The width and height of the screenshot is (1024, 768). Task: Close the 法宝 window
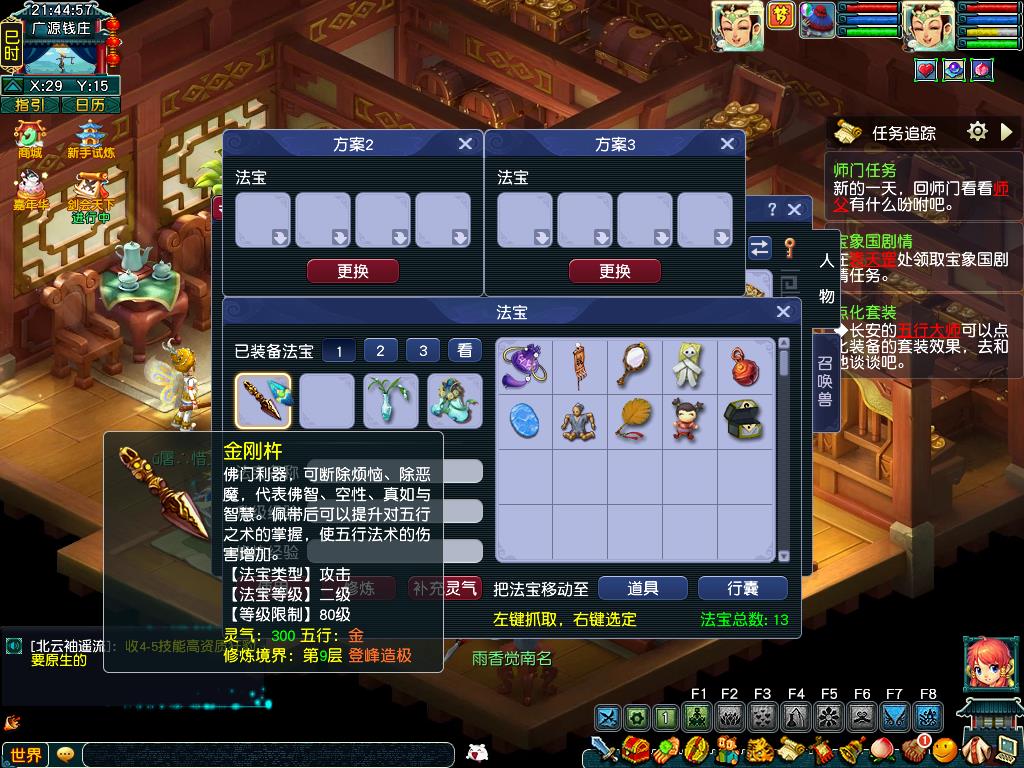click(783, 313)
